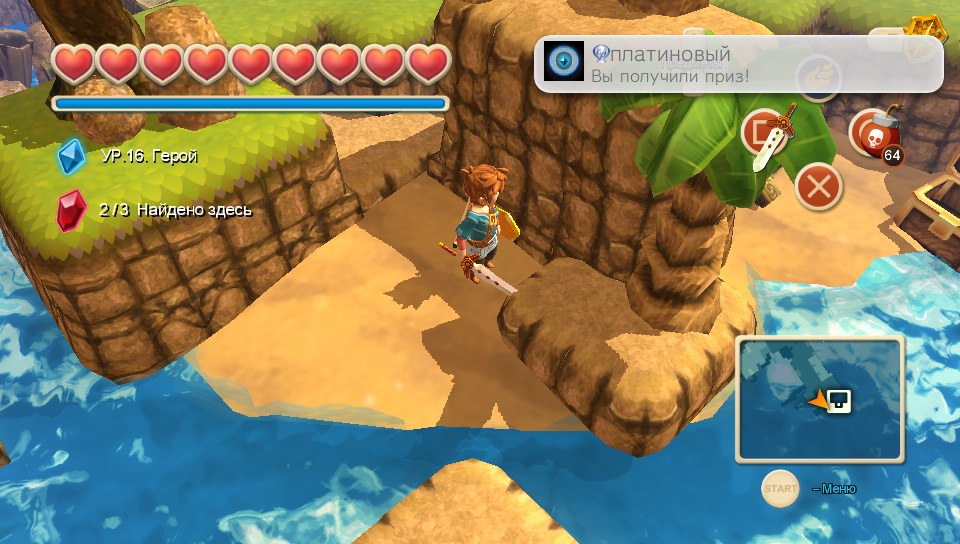Click the white location marker on minimap
The width and height of the screenshot is (960, 544).
click(840, 401)
